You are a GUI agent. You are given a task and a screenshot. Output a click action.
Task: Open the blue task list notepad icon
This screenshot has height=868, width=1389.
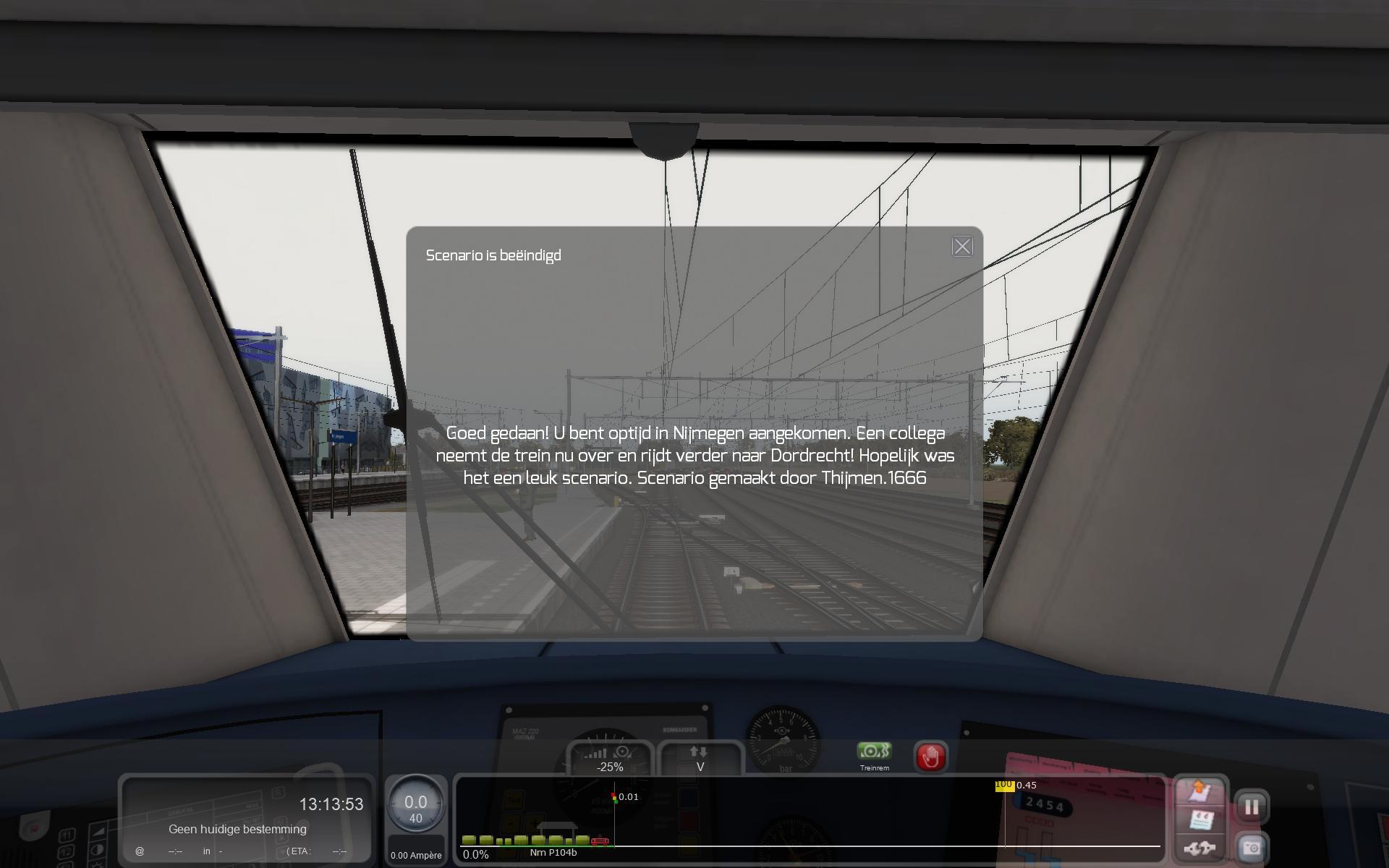(x=1199, y=820)
